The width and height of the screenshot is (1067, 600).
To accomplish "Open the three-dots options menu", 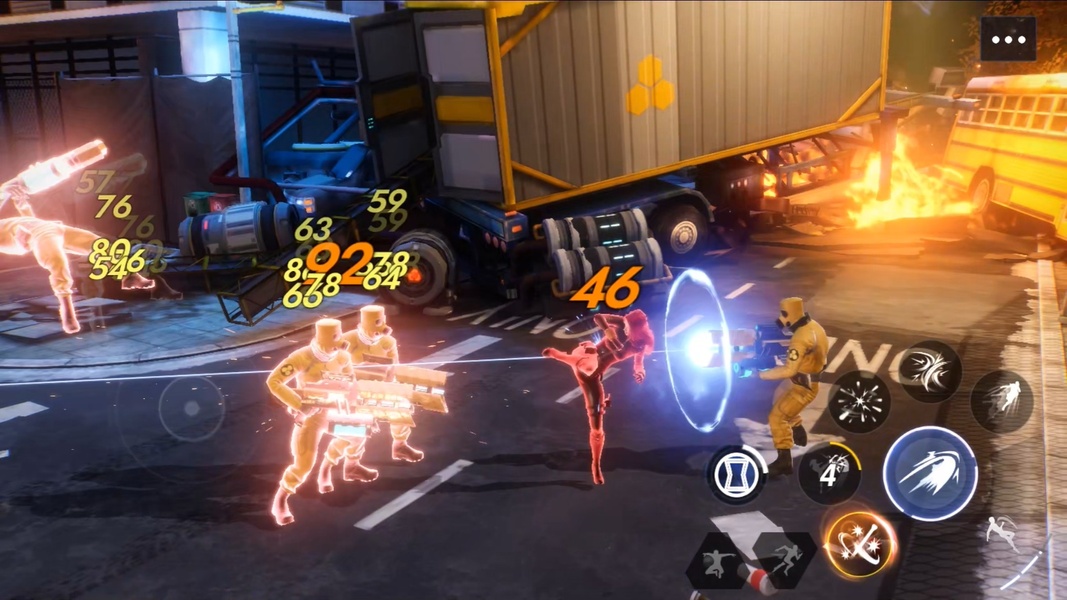I will (1008, 40).
